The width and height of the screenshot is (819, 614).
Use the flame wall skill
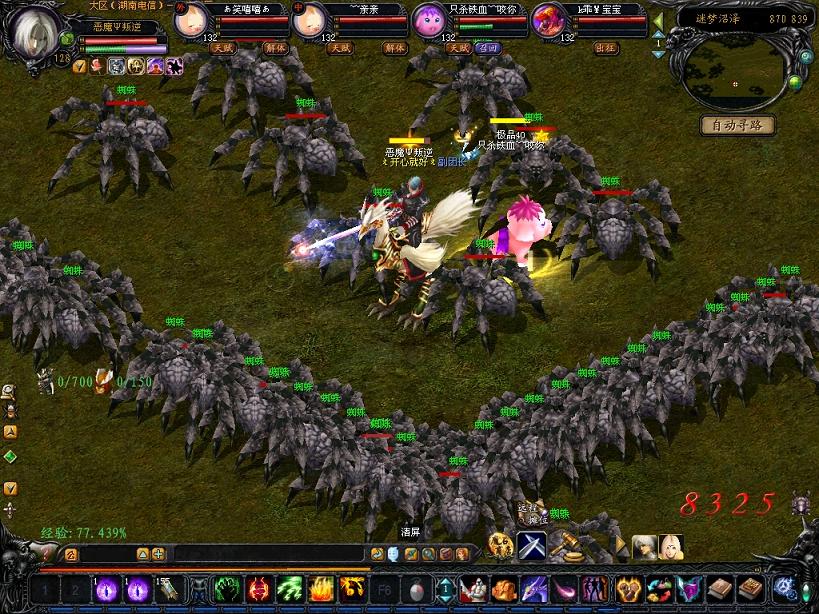click(321, 590)
